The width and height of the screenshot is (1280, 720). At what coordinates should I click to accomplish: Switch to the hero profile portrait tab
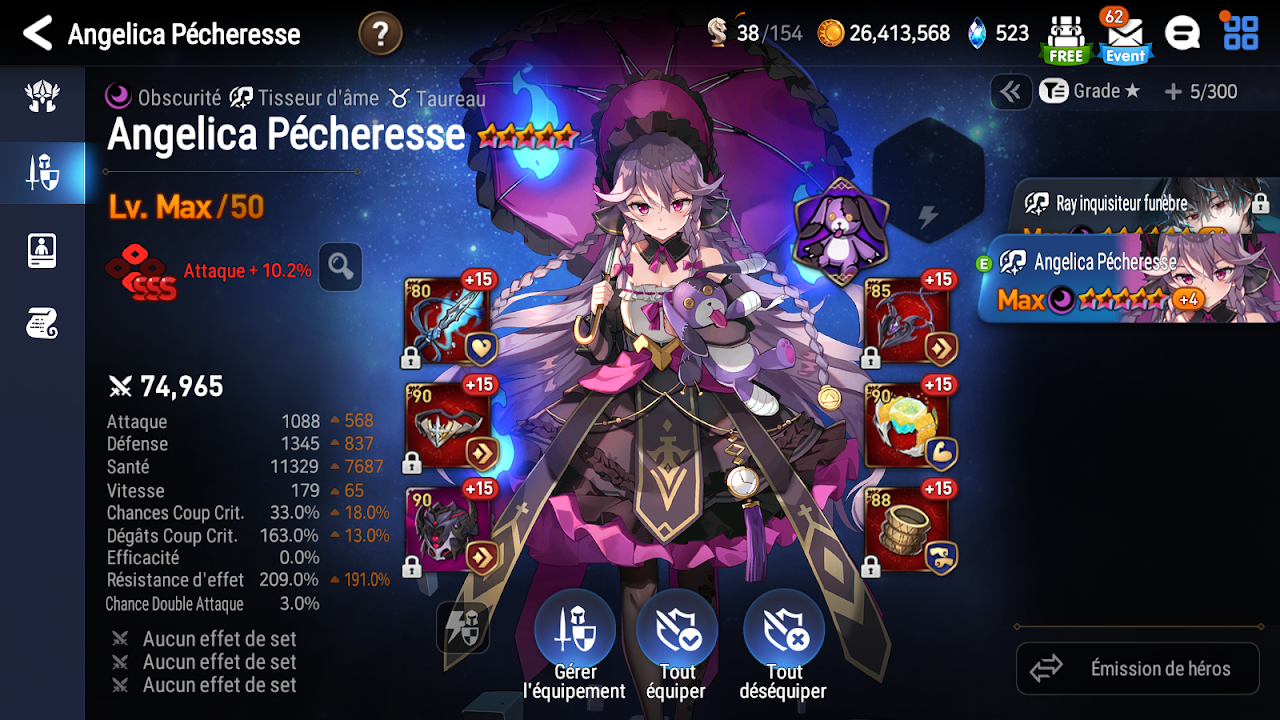tap(42, 250)
